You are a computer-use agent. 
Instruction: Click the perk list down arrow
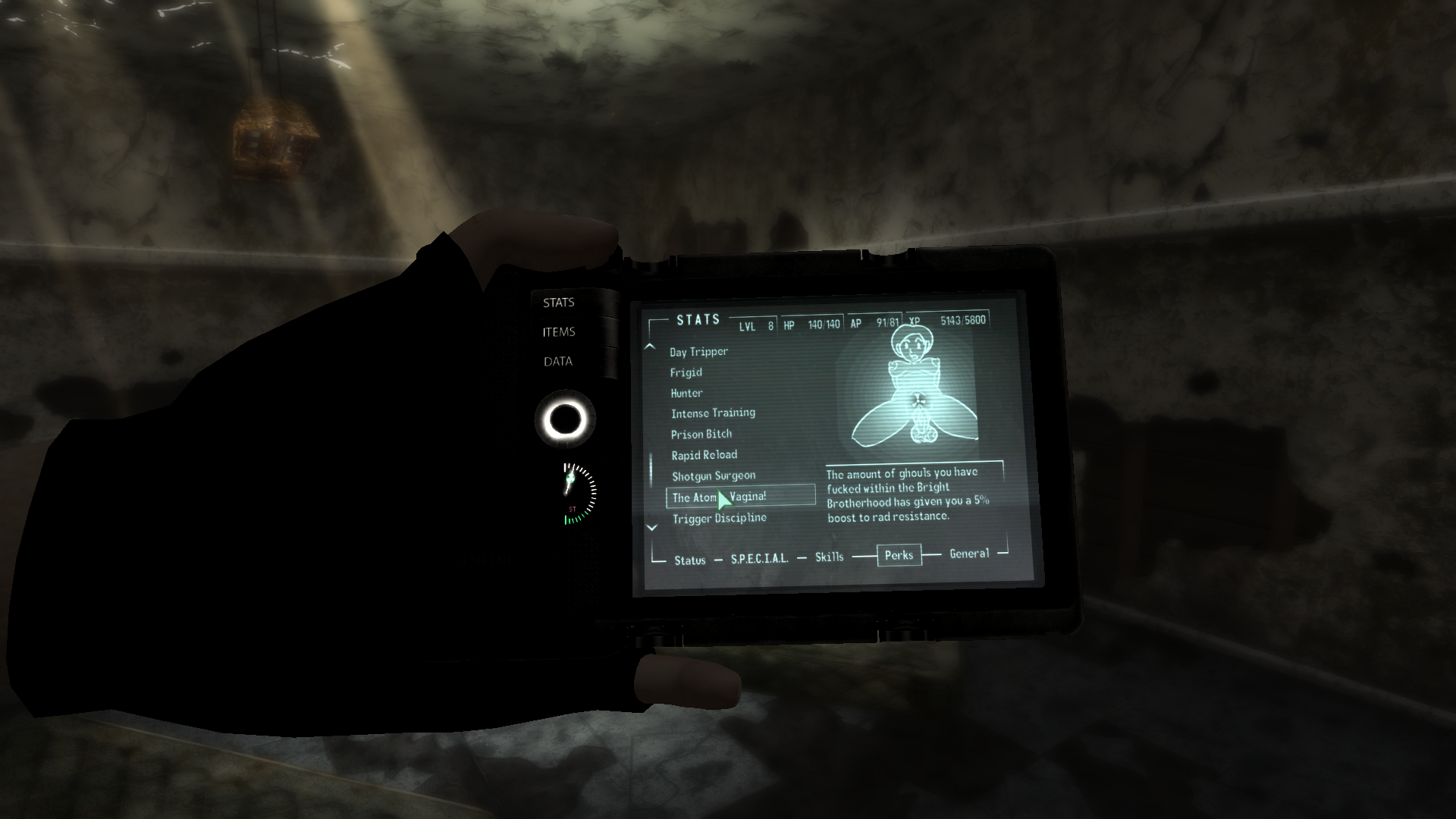[x=651, y=528]
